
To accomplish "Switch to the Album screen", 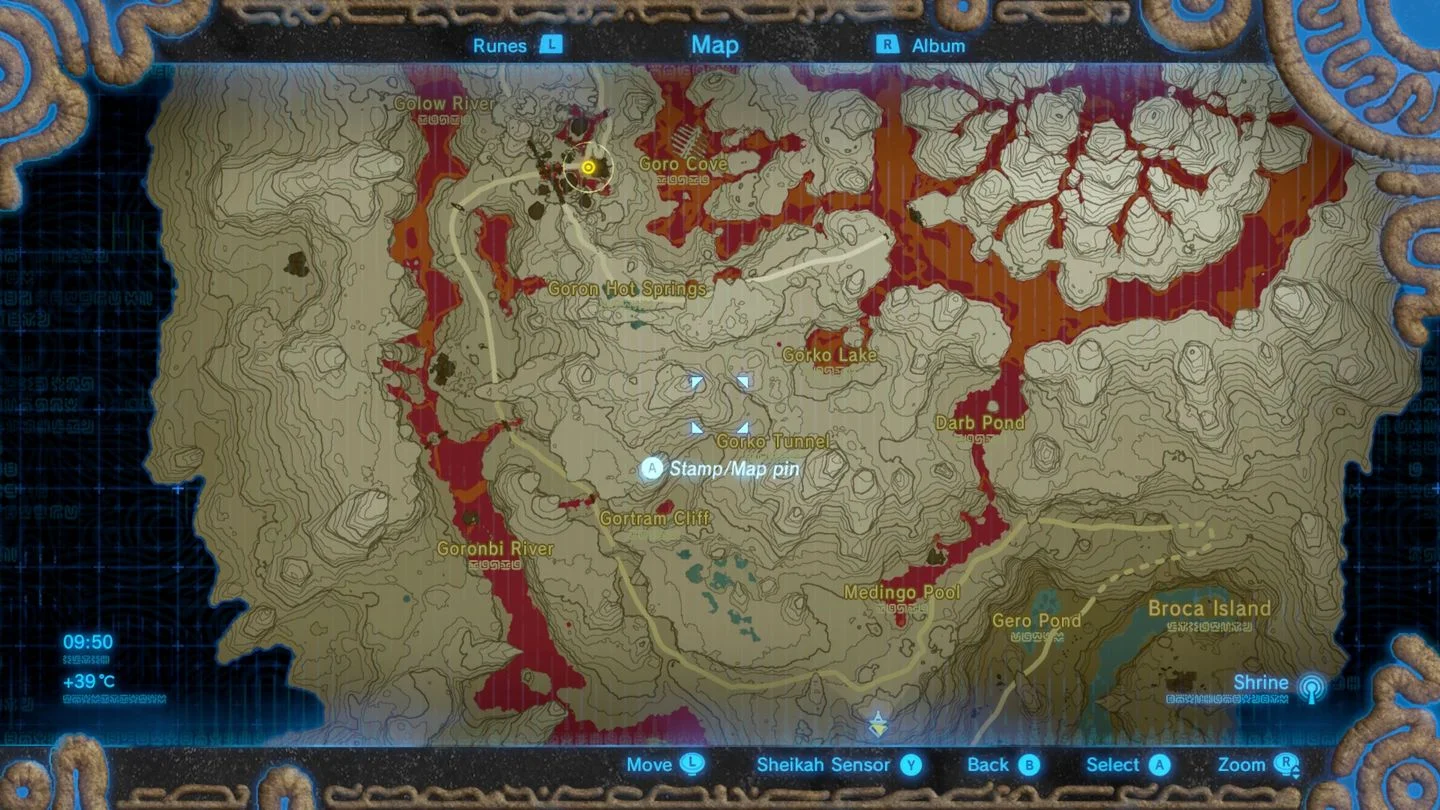I will (x=938, y=45).
